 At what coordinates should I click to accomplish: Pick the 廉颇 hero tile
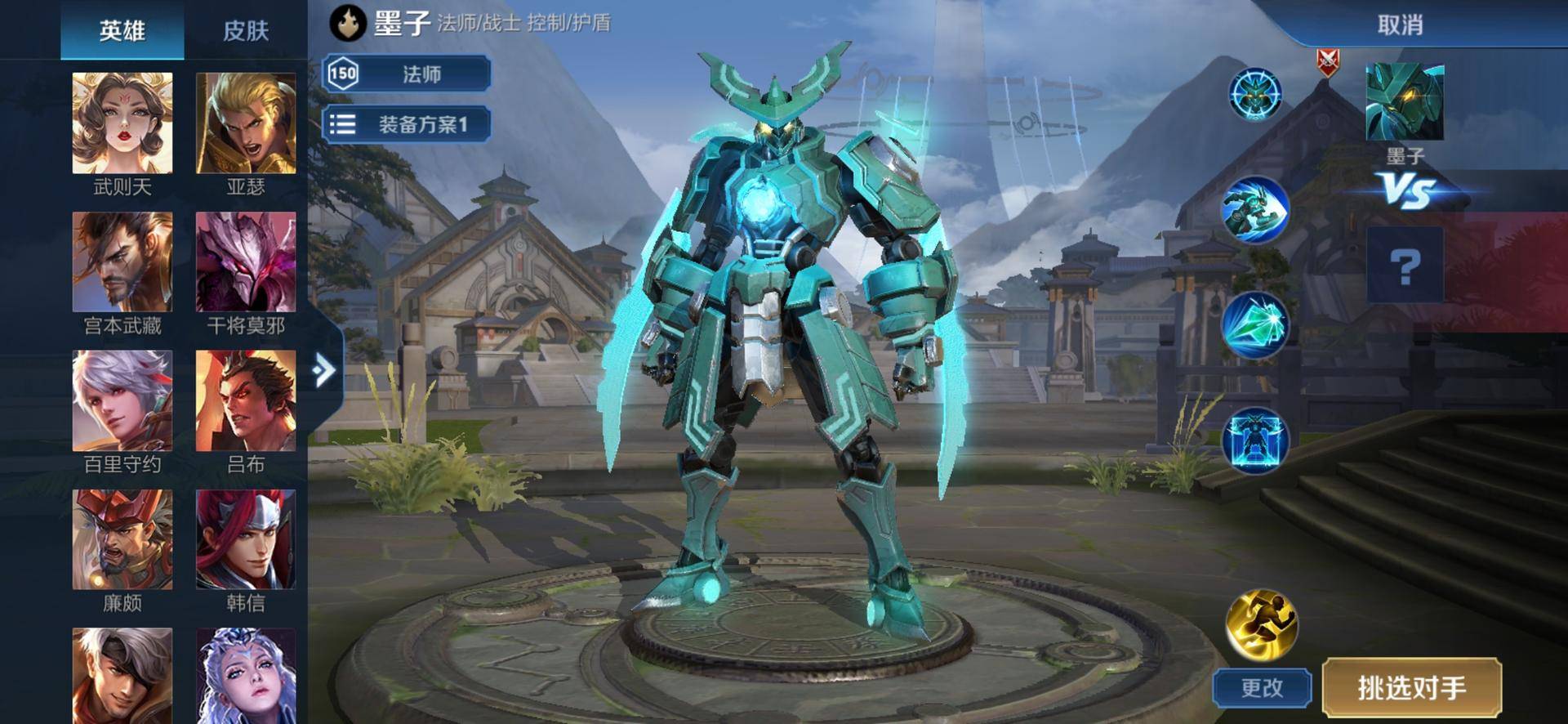coord(122,540)
